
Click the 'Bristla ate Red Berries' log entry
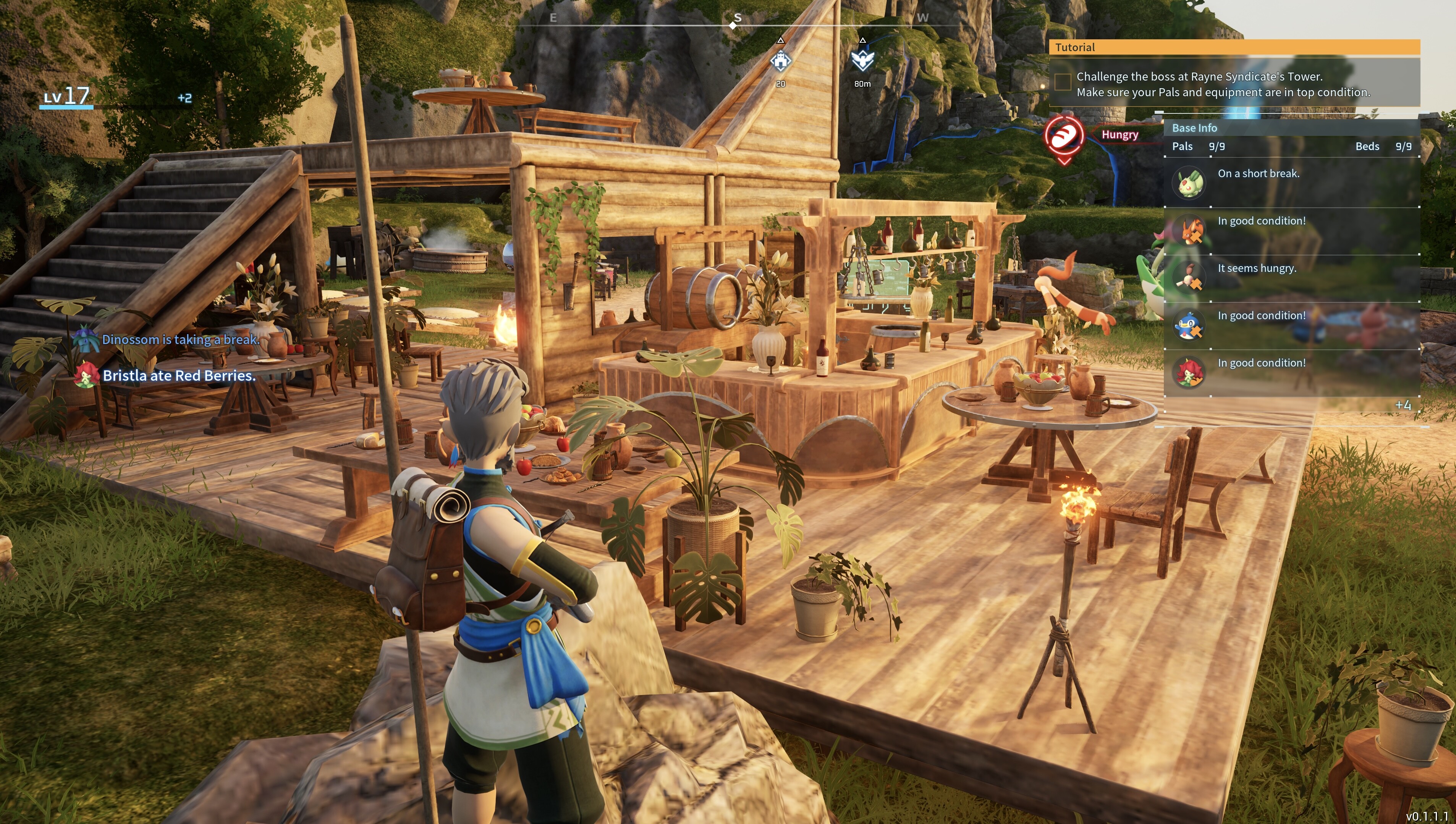click(178, 376)
